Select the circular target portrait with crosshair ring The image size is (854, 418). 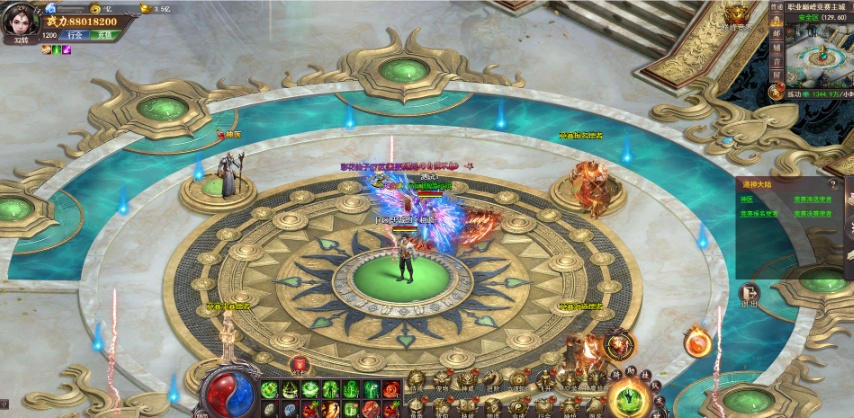point(620,344)
